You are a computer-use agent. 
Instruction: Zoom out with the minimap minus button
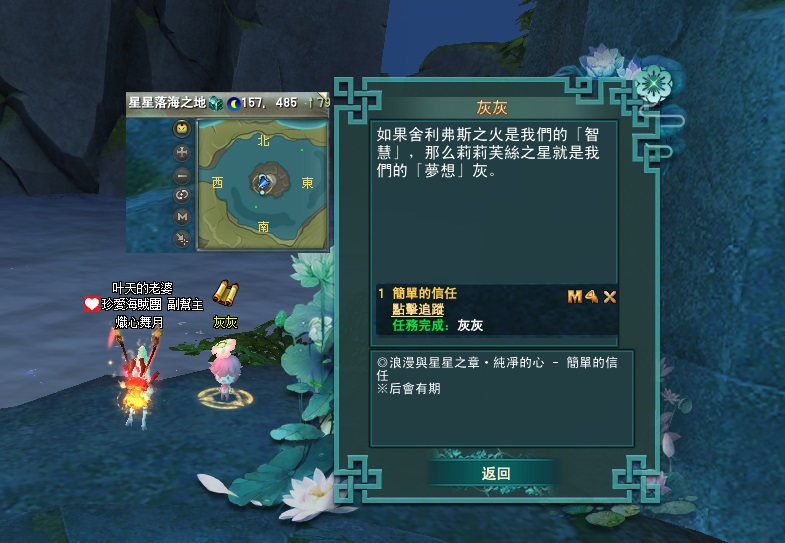pos(182,173)
